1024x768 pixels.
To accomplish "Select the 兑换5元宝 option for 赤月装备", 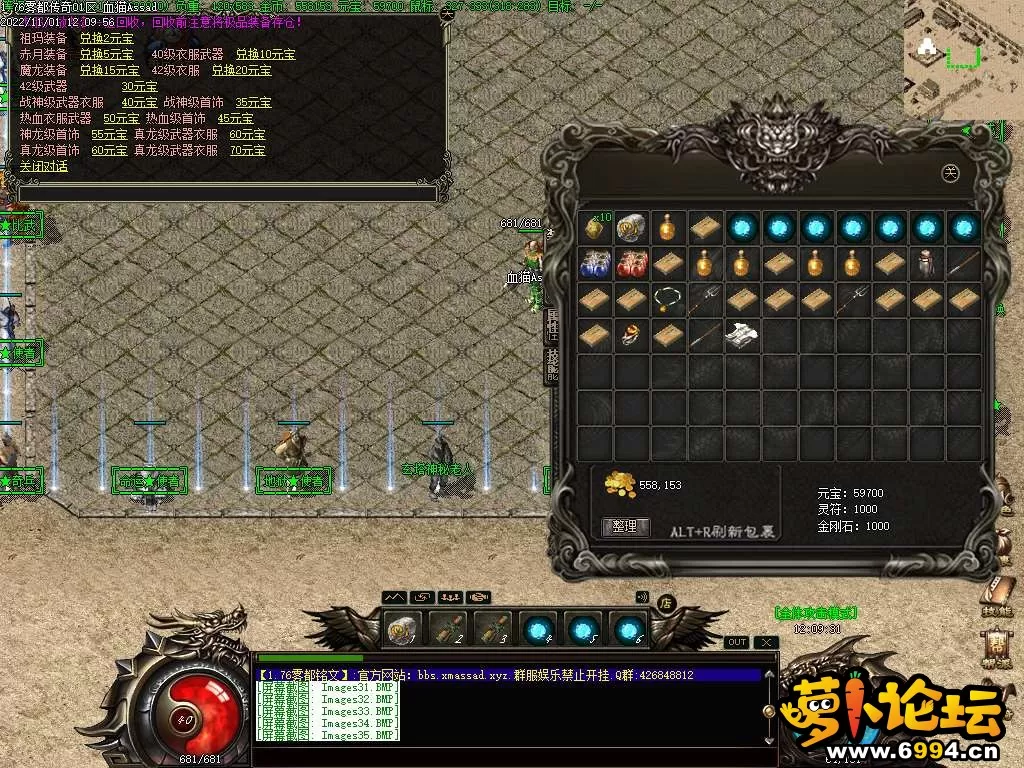I will [107, 54].
